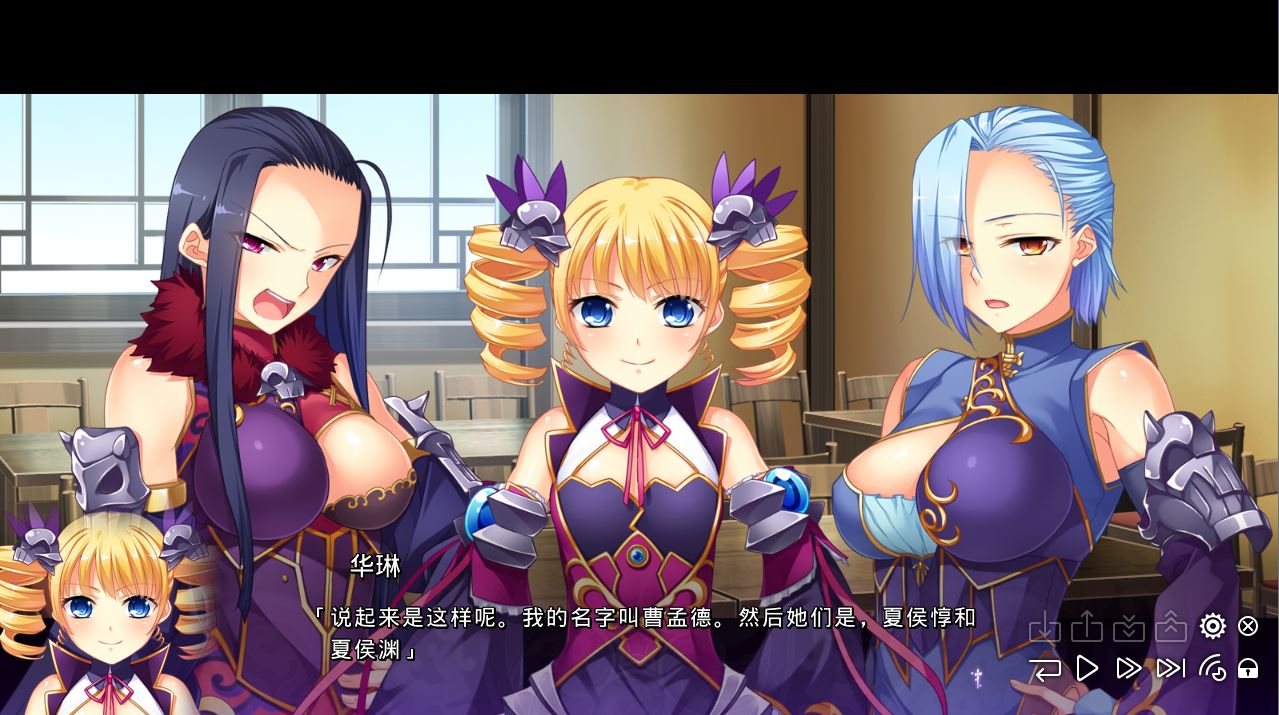Skip to next scene with the skip-to-end button
Screen dimensions: 1279x715
click(1171, 668)
